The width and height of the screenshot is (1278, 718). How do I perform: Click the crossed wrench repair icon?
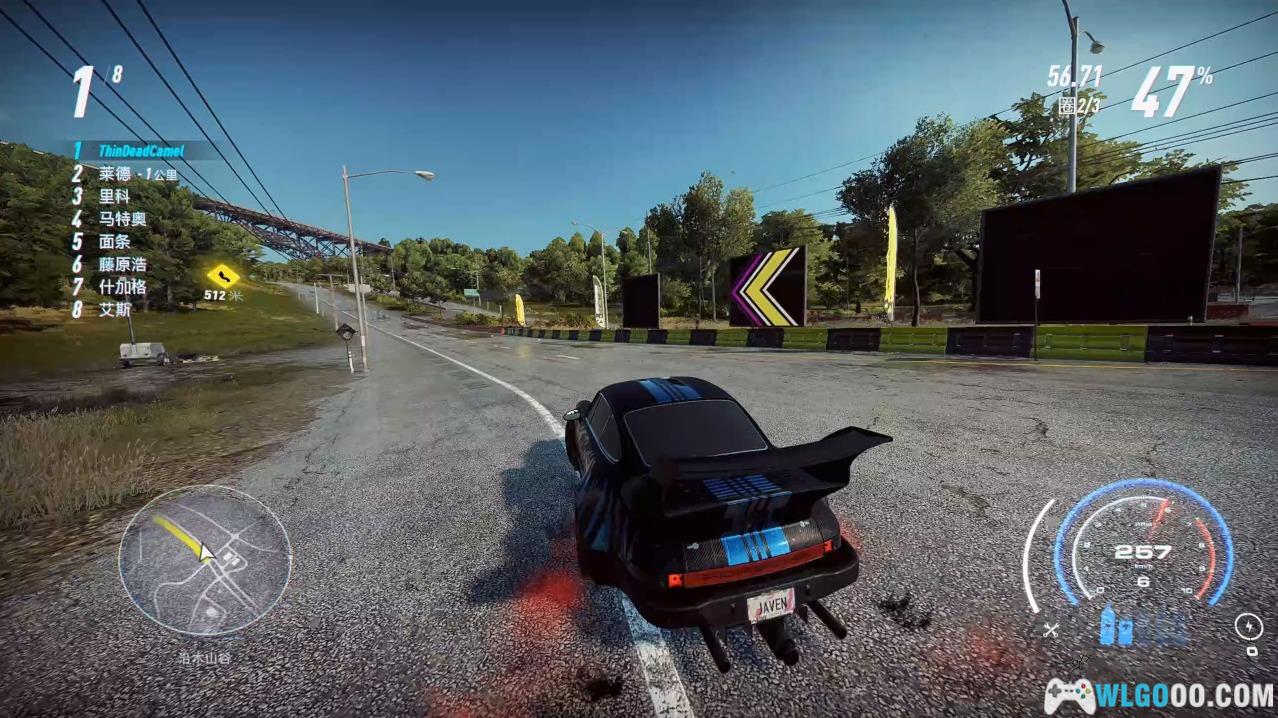pyautogui.click(x=1050, y=630)
